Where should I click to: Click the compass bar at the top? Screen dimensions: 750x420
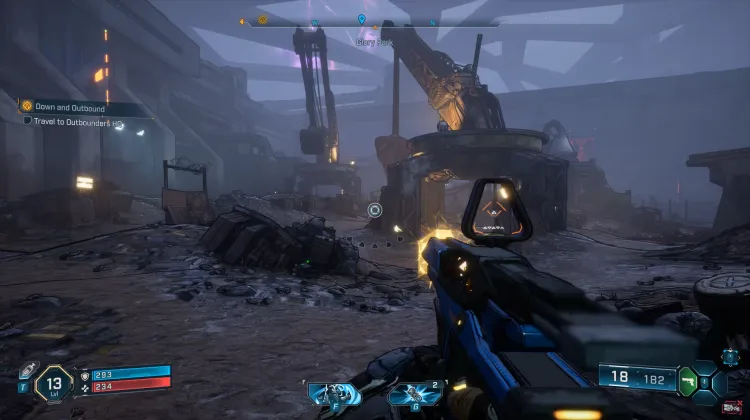[370, 20]
